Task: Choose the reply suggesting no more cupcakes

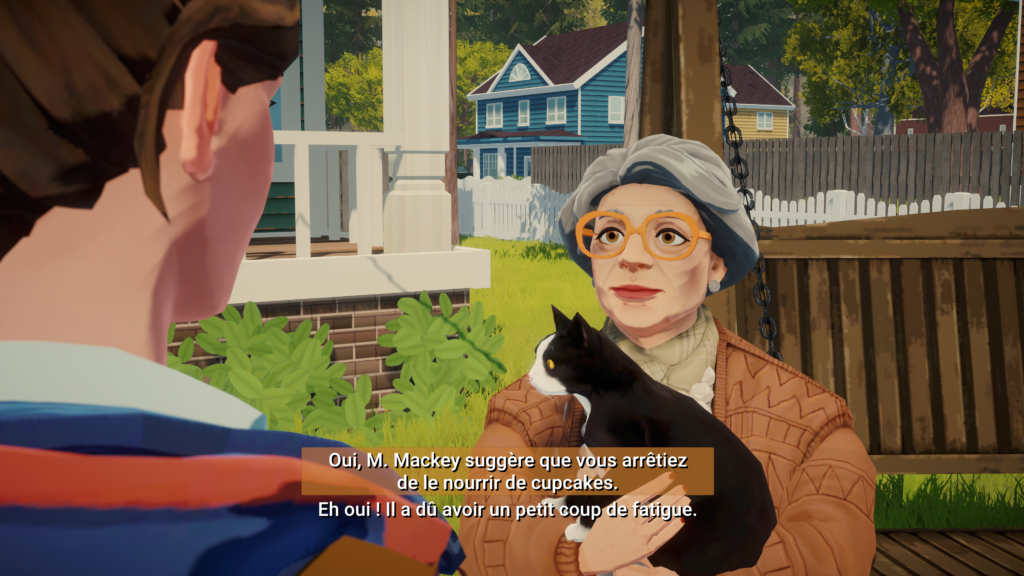Action: [x=507, y=471]
